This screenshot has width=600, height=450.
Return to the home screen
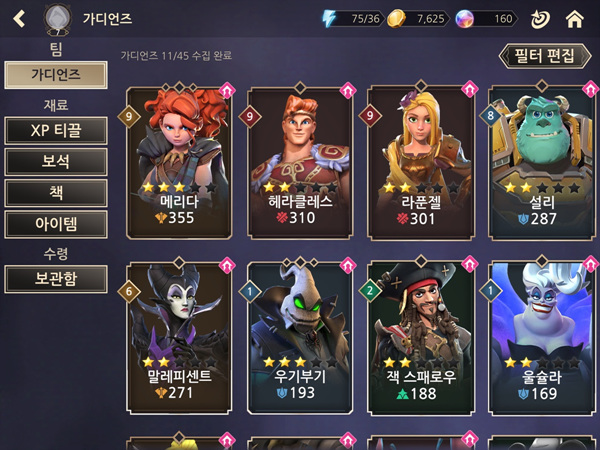click(x=574, y=18)
